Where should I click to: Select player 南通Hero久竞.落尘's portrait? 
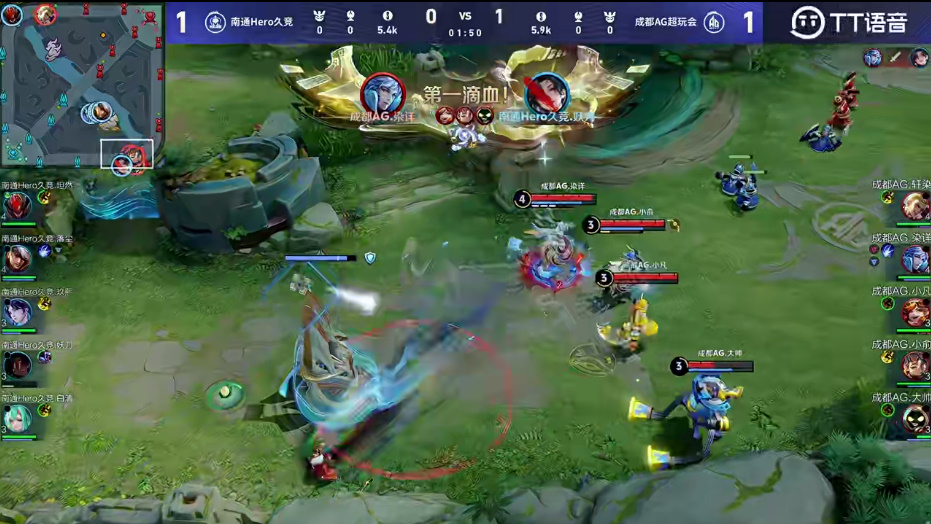pos(18,260)
